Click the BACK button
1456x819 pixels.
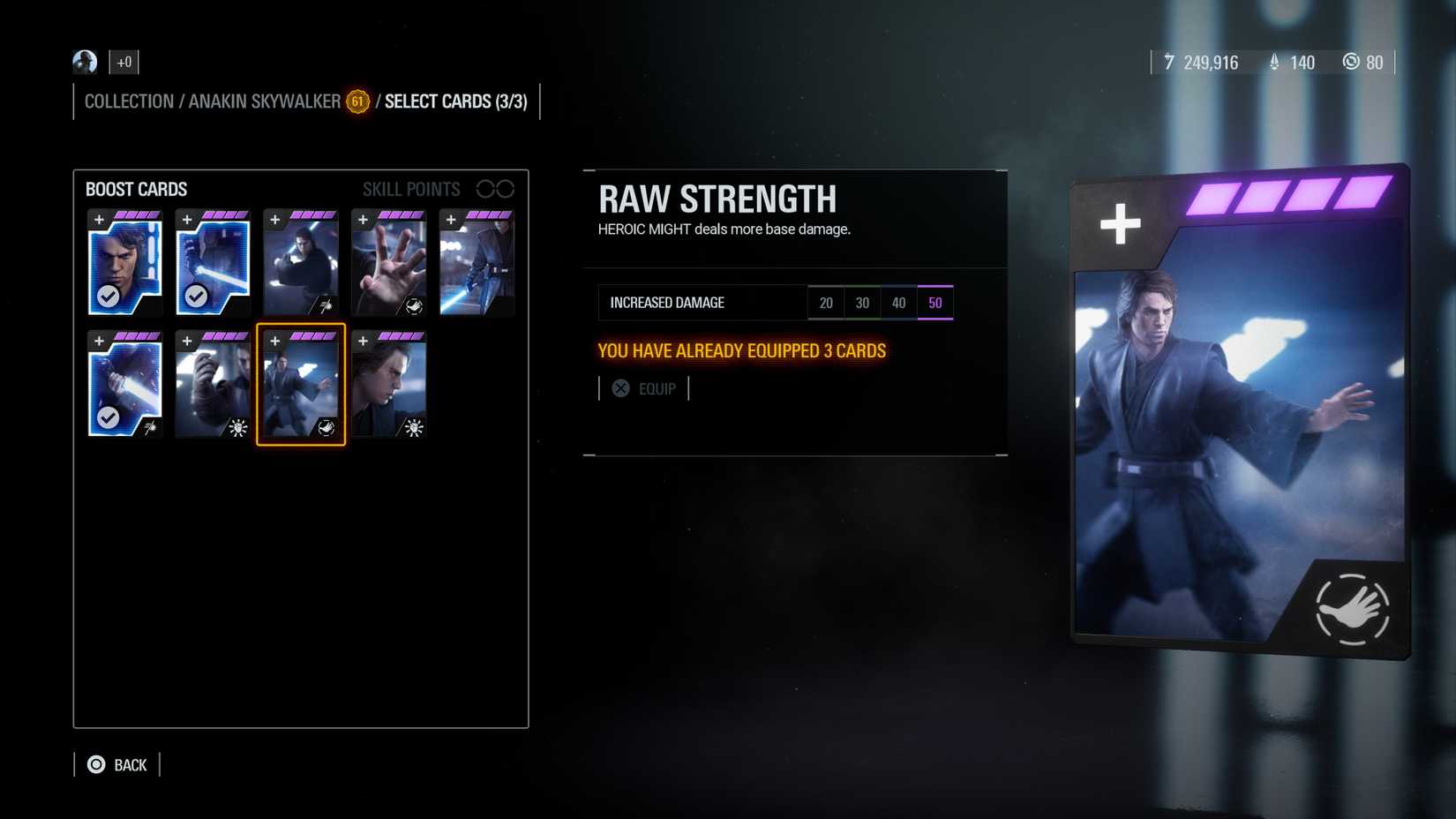(x=129, y=764)
